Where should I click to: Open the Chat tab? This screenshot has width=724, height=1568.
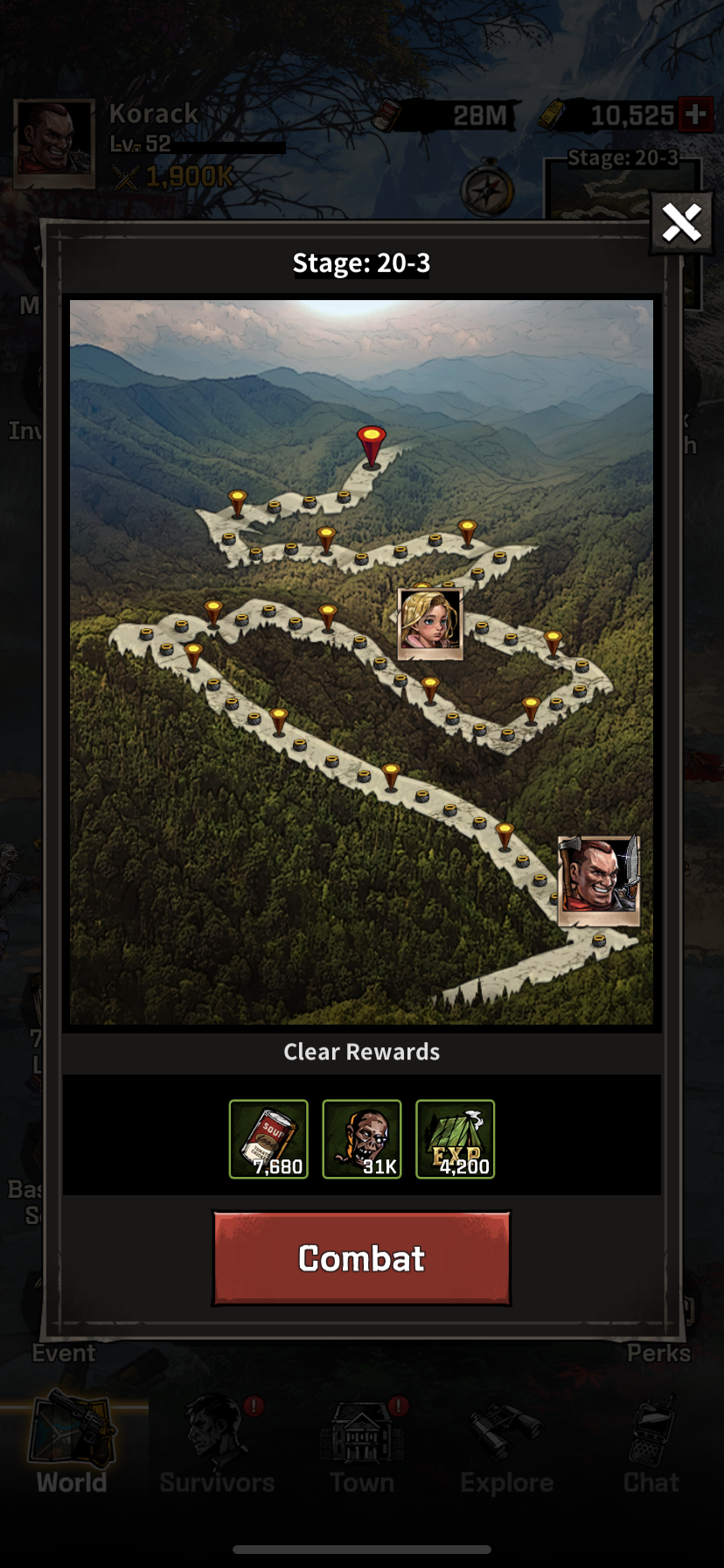(x=651, y=1445)
